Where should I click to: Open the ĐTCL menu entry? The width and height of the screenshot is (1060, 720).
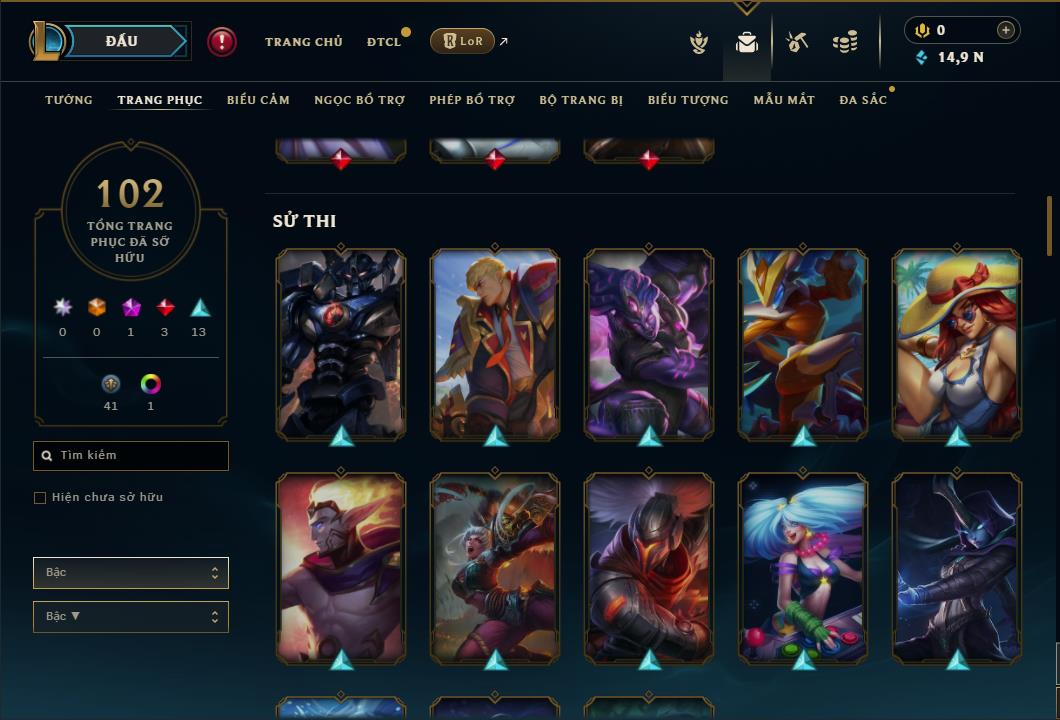[384, 42]
